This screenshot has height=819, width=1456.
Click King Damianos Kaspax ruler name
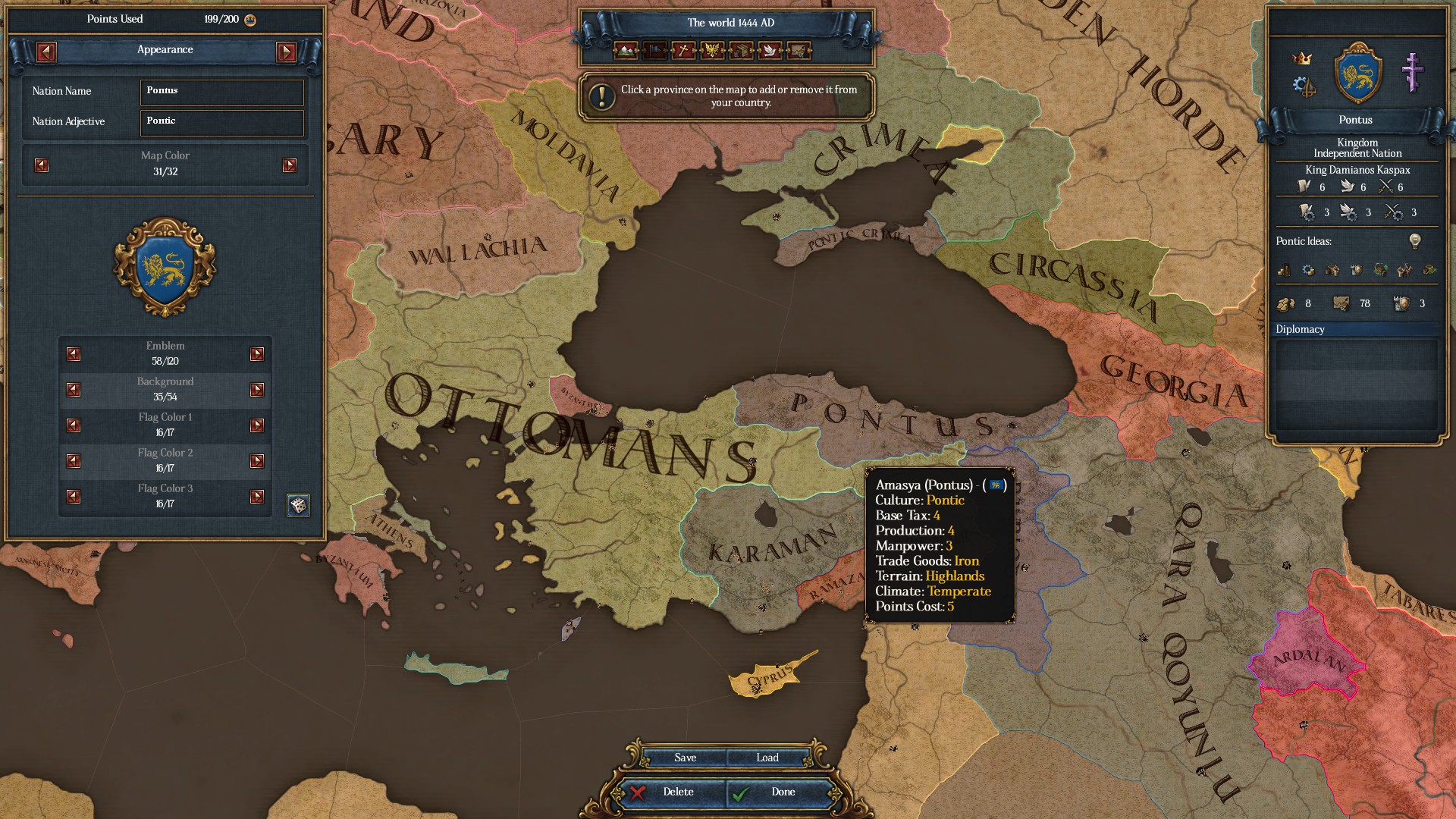[x=1357, y=170]
